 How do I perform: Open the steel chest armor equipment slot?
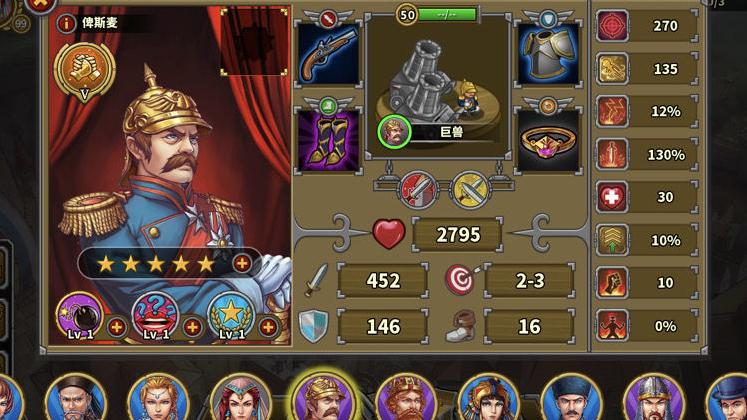548,56
